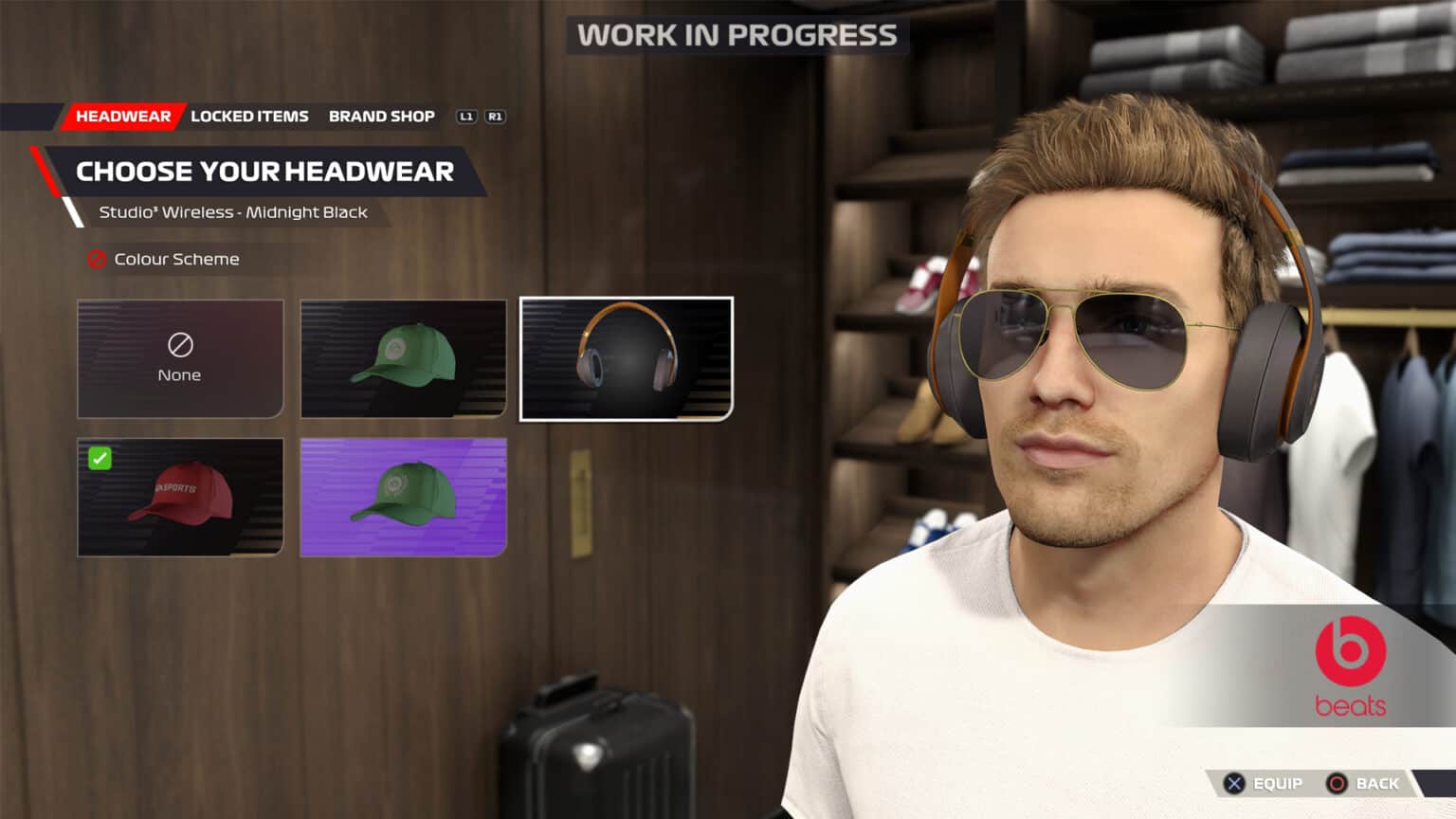Equip the selected headwear
1456x819 pixels.
pyautogui.click(x=1264, y=783)
